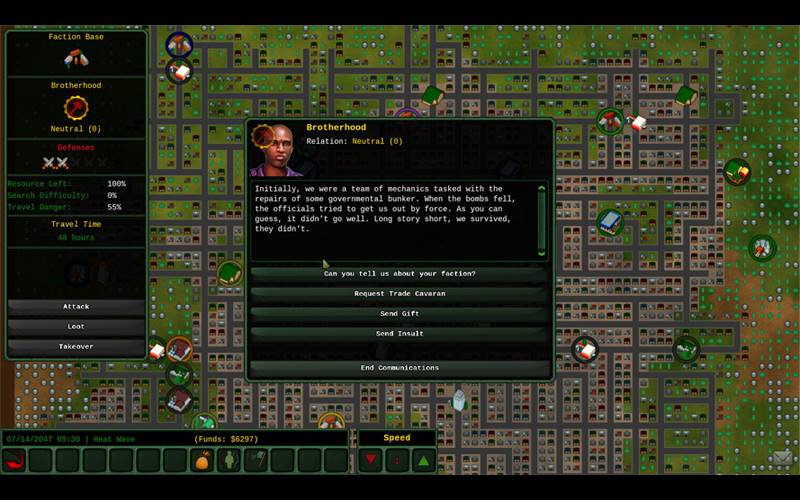This screenshot has width=800, height=500.
Task: Select the Send Gift option
Action: click(399, 314)
